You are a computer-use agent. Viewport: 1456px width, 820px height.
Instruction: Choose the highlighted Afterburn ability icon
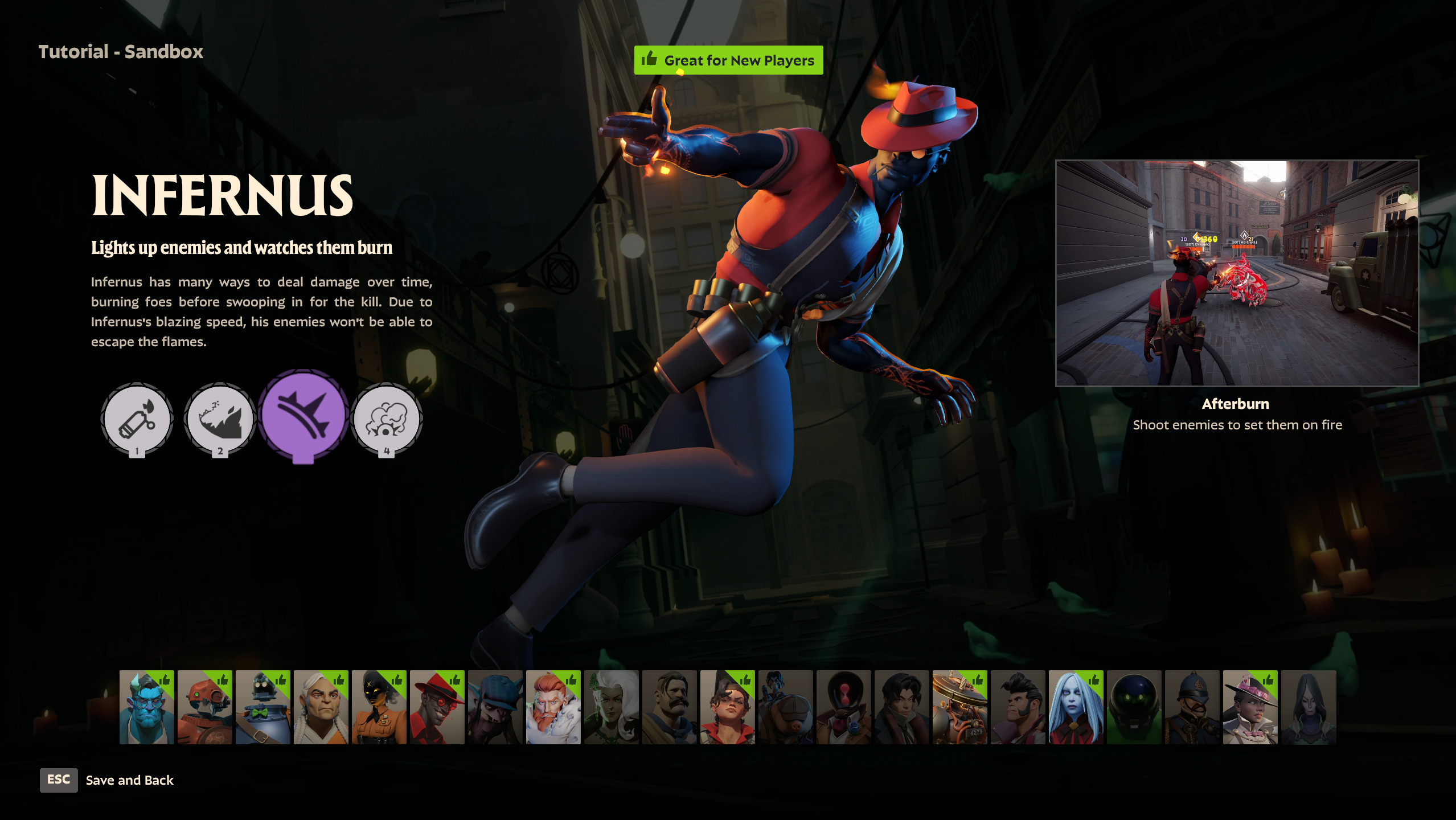[303, 415]
